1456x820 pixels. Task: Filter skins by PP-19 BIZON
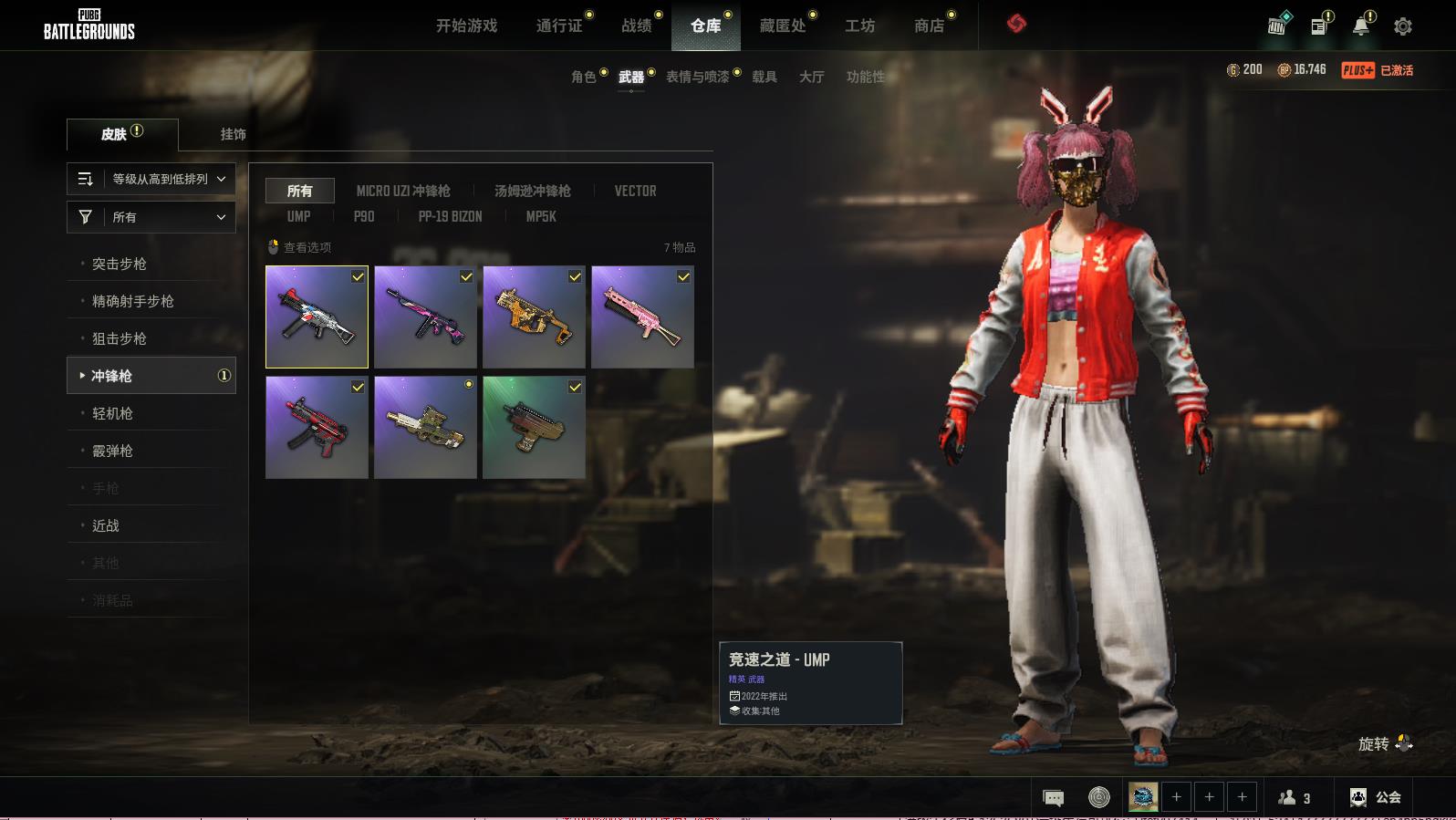click(x=450, y=216)
